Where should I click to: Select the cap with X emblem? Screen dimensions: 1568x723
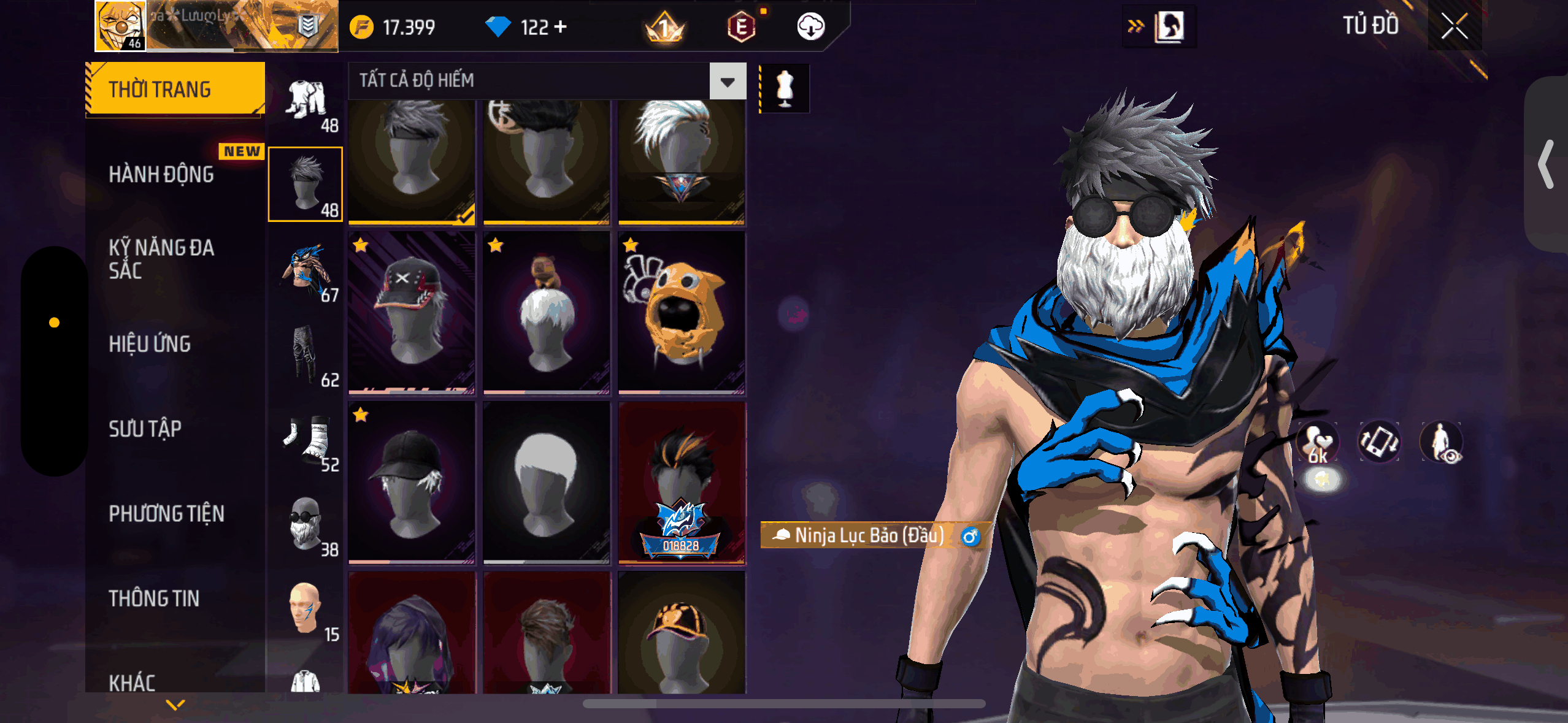click(412, 312)
